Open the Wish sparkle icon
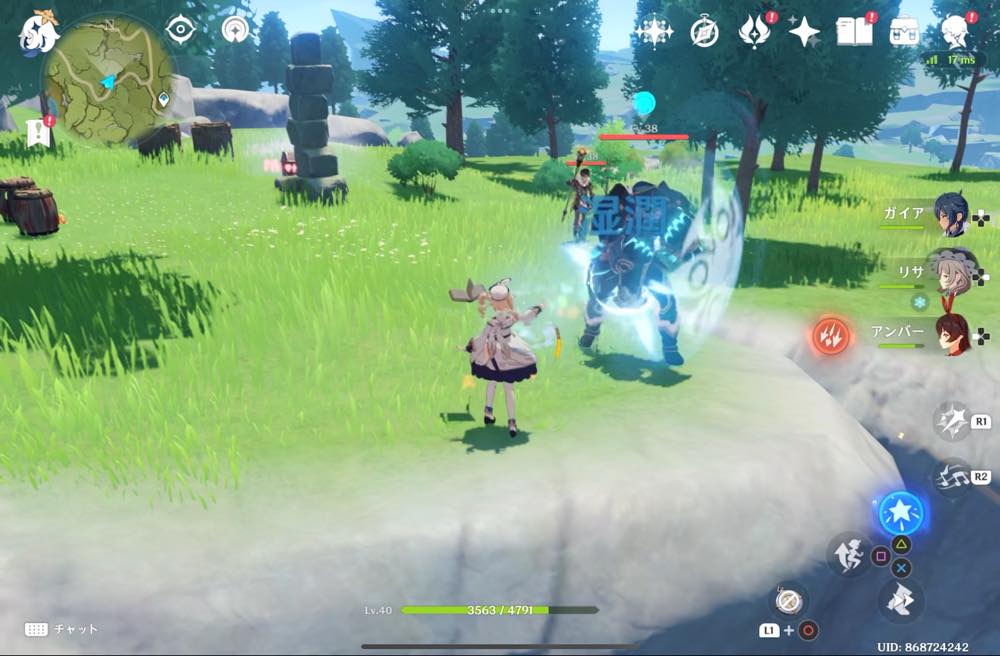This screenshot has width=1000, height=656. [x=654, y=32]
